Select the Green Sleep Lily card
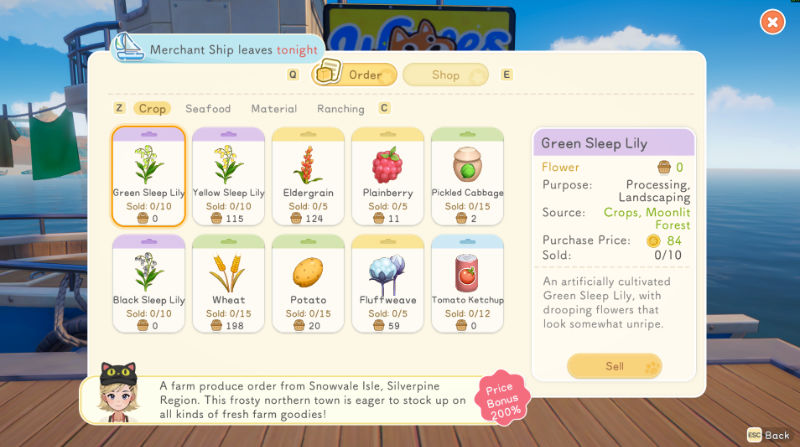This screenshot has height=447, width=800. [148, 177]
